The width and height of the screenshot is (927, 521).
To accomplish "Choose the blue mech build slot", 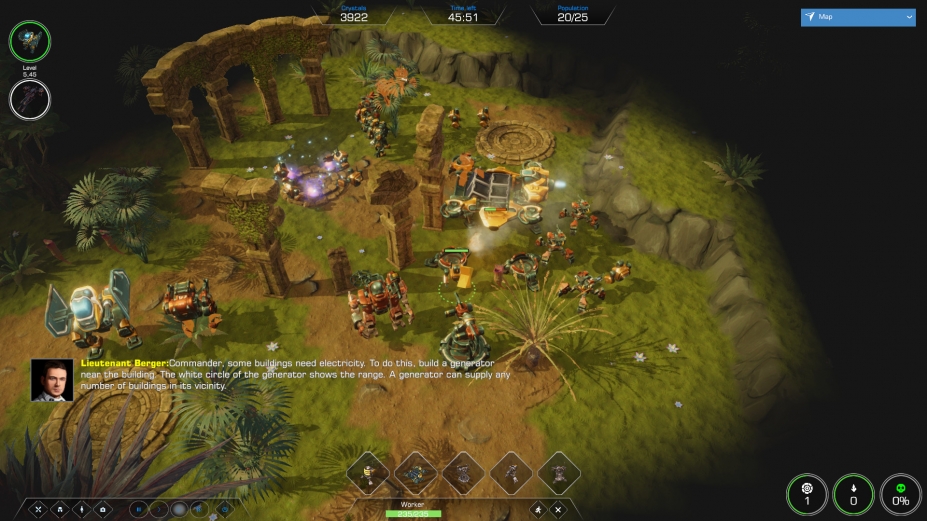I will 415,473.
